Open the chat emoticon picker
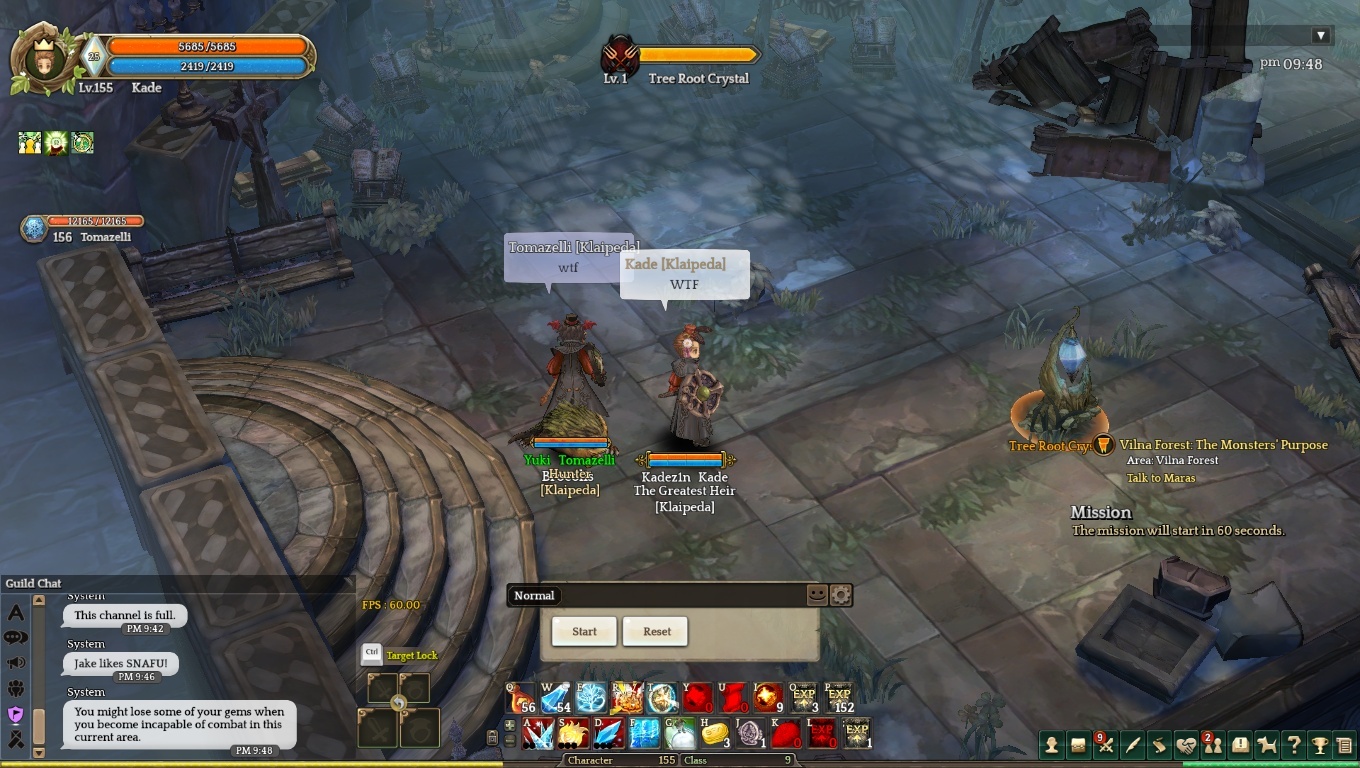The width and height of the screenshot is (1360, 768). pos(817,595)
